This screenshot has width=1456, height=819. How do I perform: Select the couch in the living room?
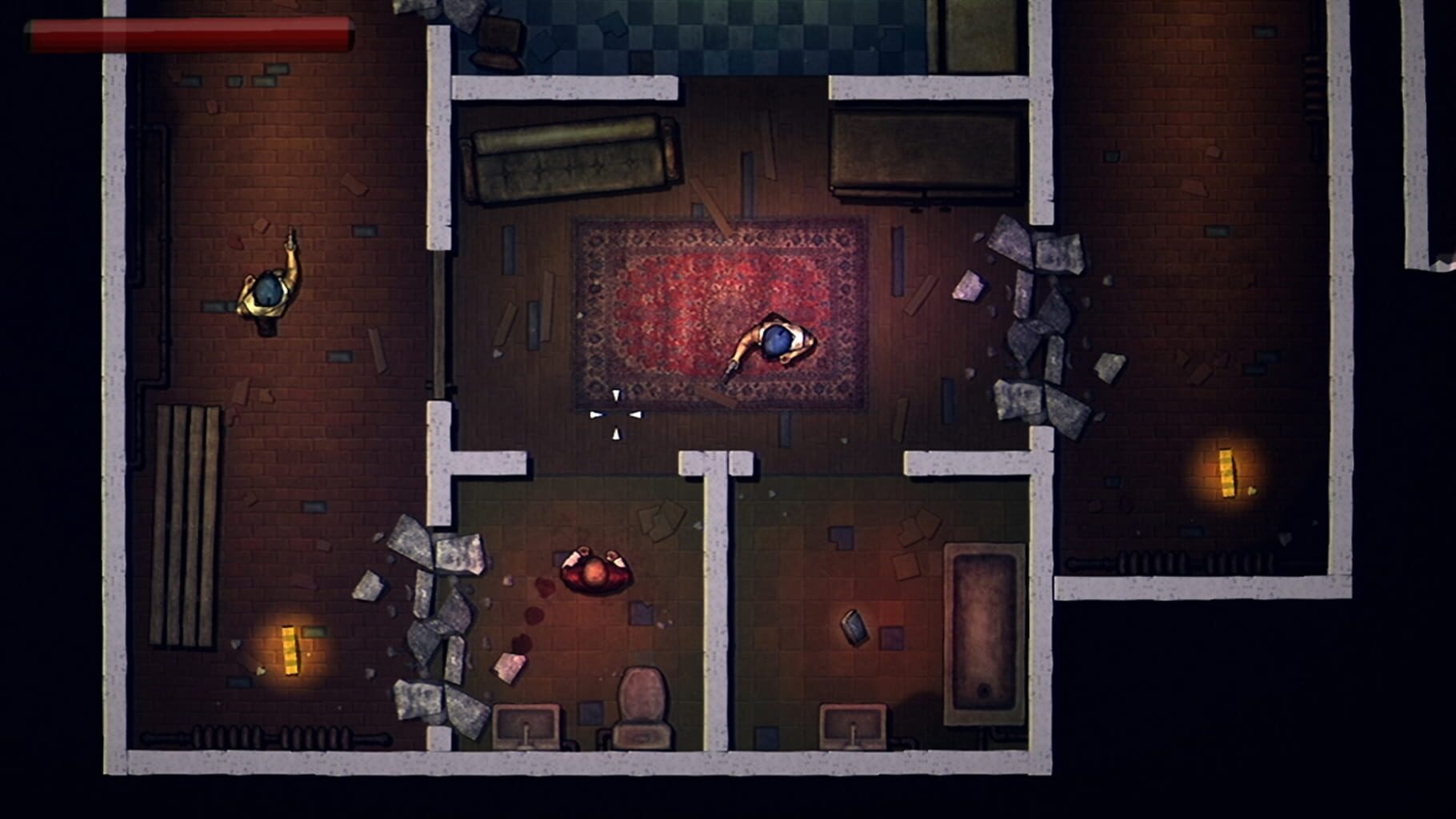(568, 160)
